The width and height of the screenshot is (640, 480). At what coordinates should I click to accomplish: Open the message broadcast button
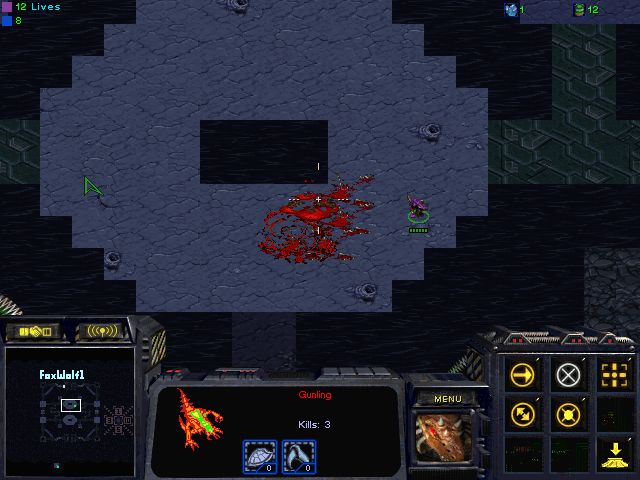pos(103,331)
